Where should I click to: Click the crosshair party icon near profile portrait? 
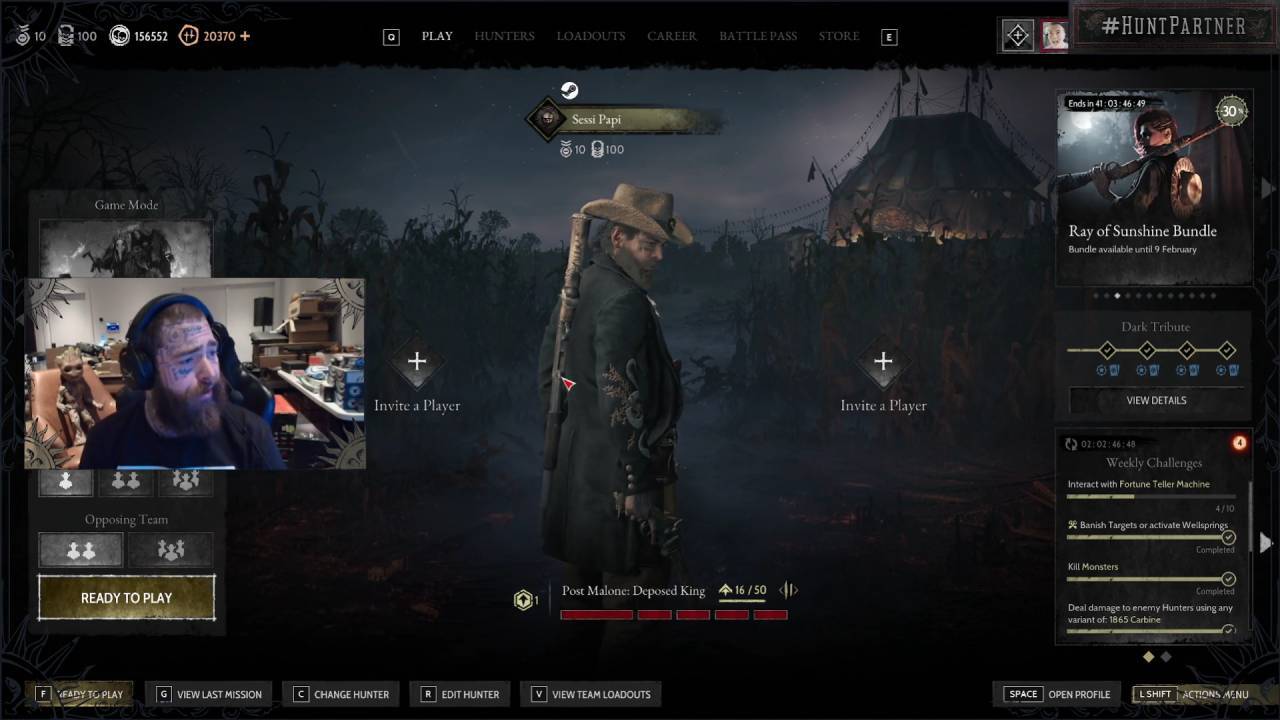pos(1017,35)
